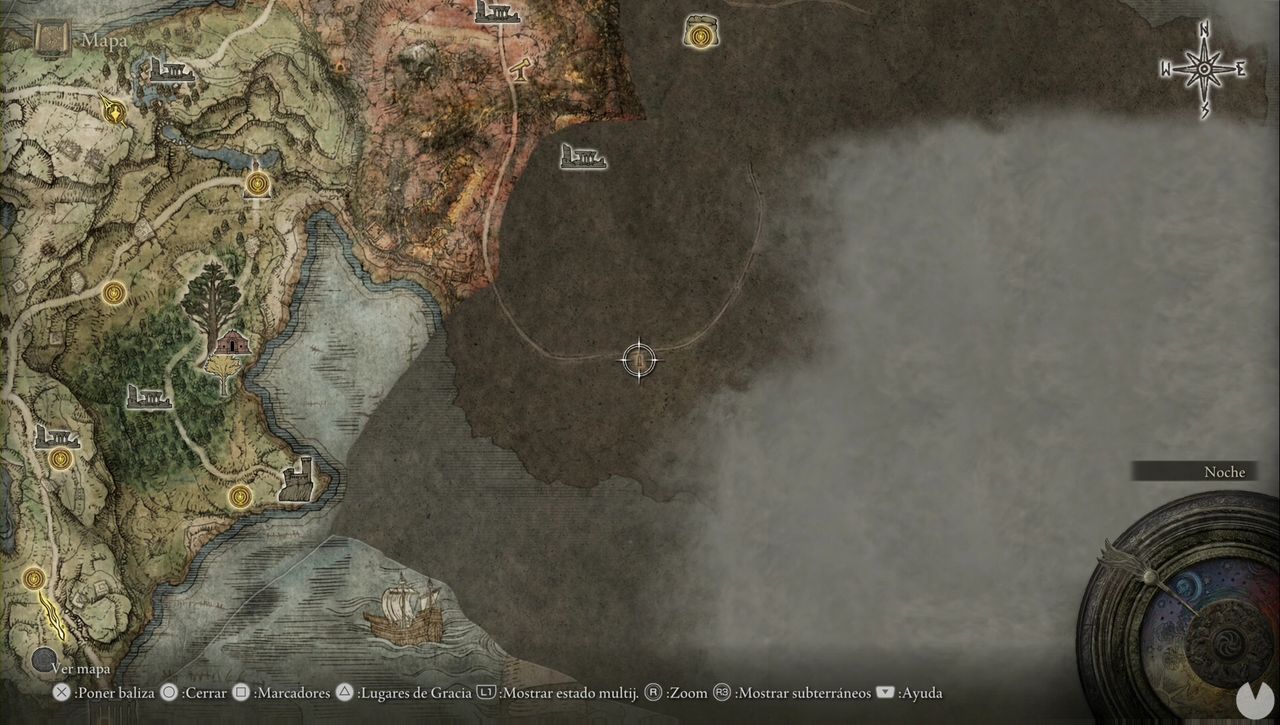The height and width of the screenshot is (725, 1280).
Task: Click the crosshair cursor at map center
Action: 640,360
